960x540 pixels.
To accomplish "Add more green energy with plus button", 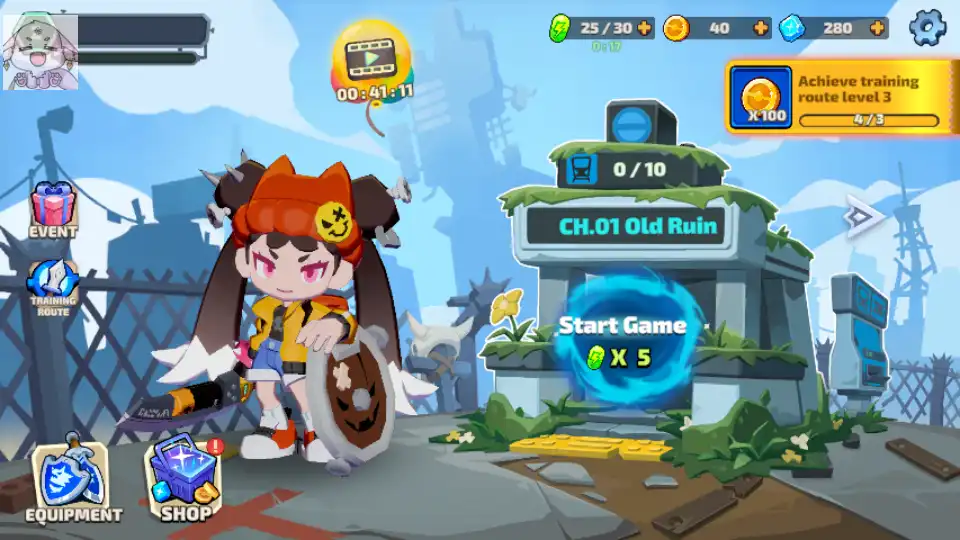I will (643, 28).
